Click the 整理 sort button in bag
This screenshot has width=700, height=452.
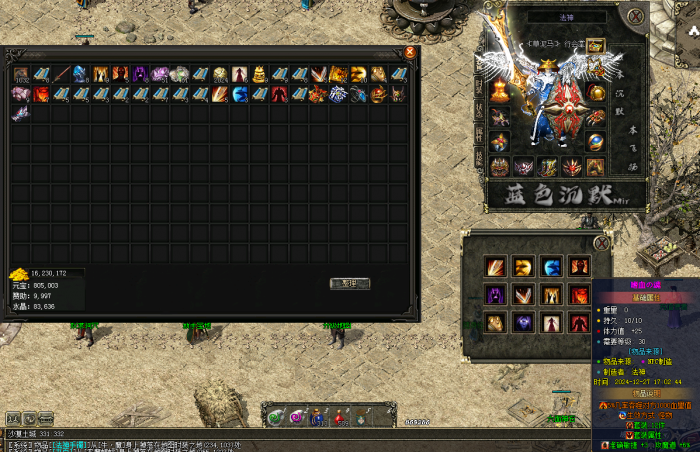click(350, 283)
